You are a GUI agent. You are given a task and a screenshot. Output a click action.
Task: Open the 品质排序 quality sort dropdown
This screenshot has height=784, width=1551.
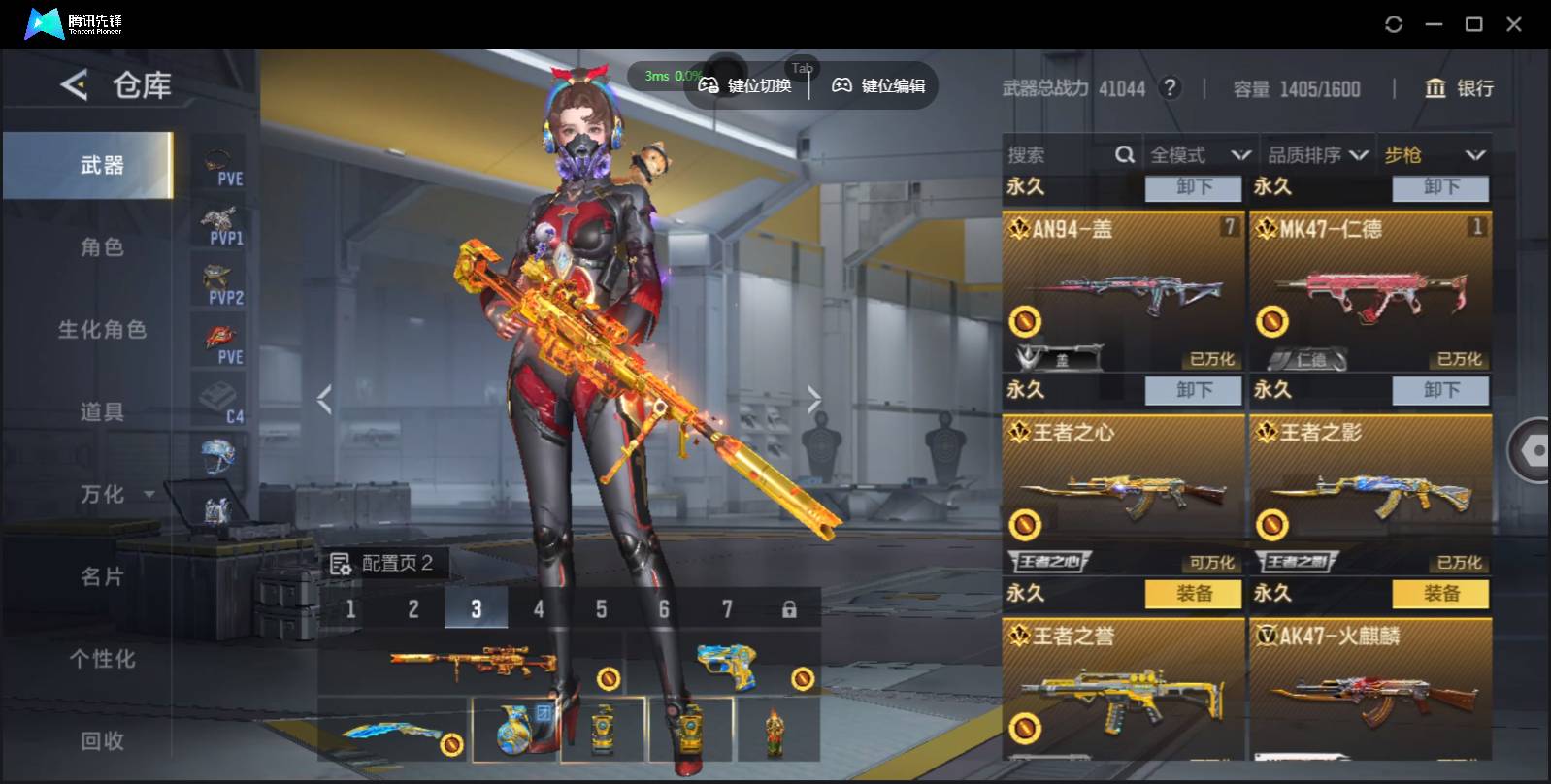[1318, 155]
